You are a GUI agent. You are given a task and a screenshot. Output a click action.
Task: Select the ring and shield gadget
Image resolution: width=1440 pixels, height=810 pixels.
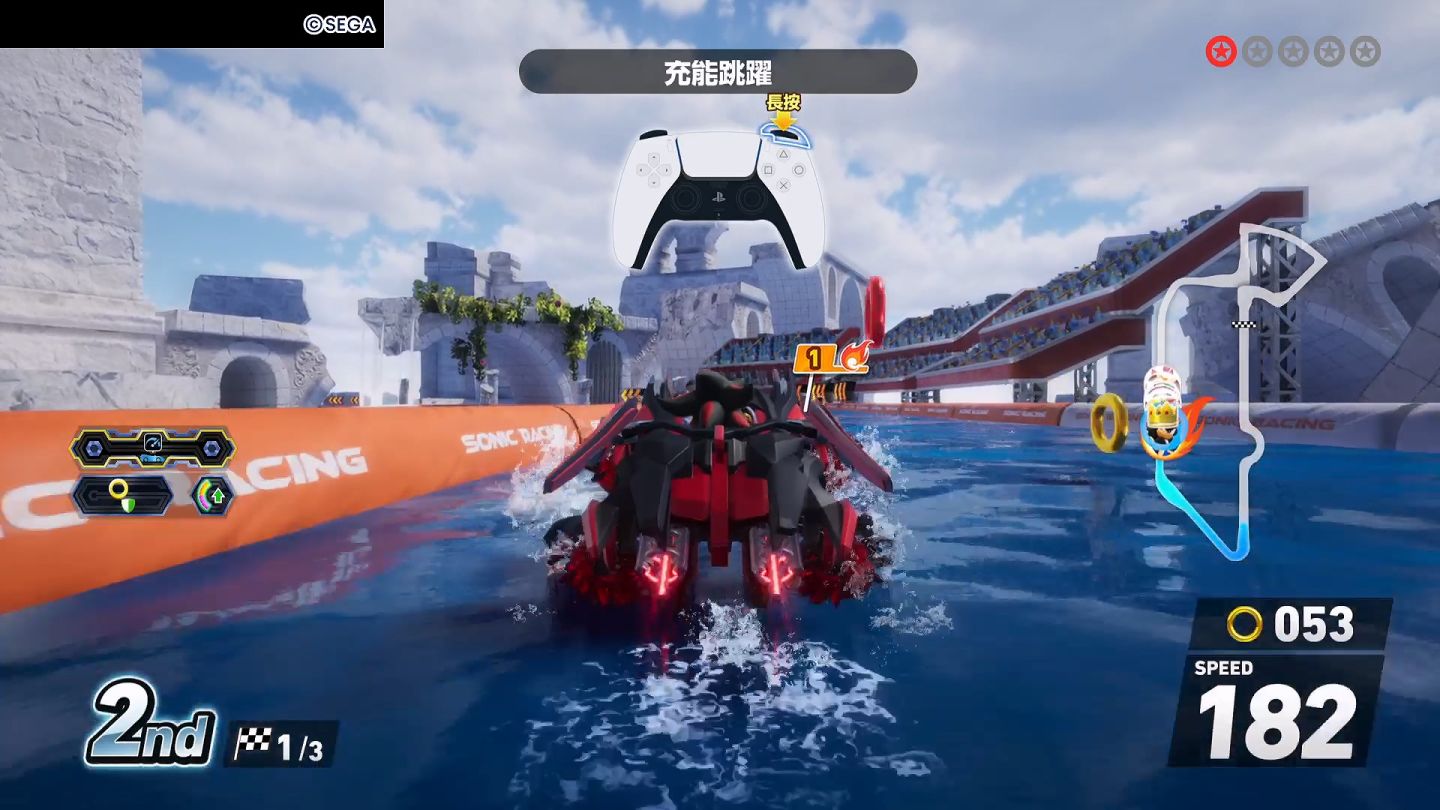click(x=121, y=494)
